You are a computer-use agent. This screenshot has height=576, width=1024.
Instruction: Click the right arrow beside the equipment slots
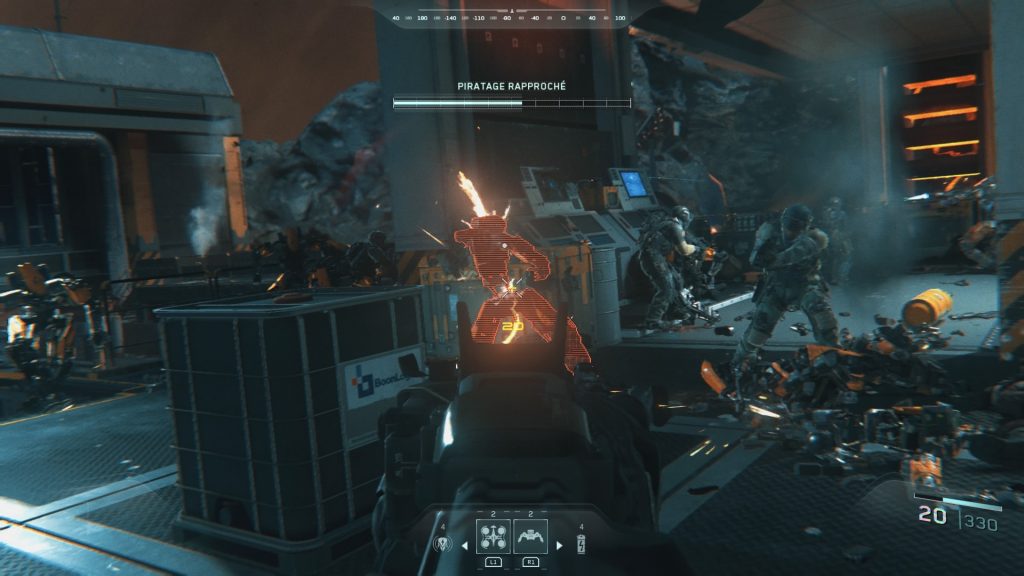click(x=559, y=545)
